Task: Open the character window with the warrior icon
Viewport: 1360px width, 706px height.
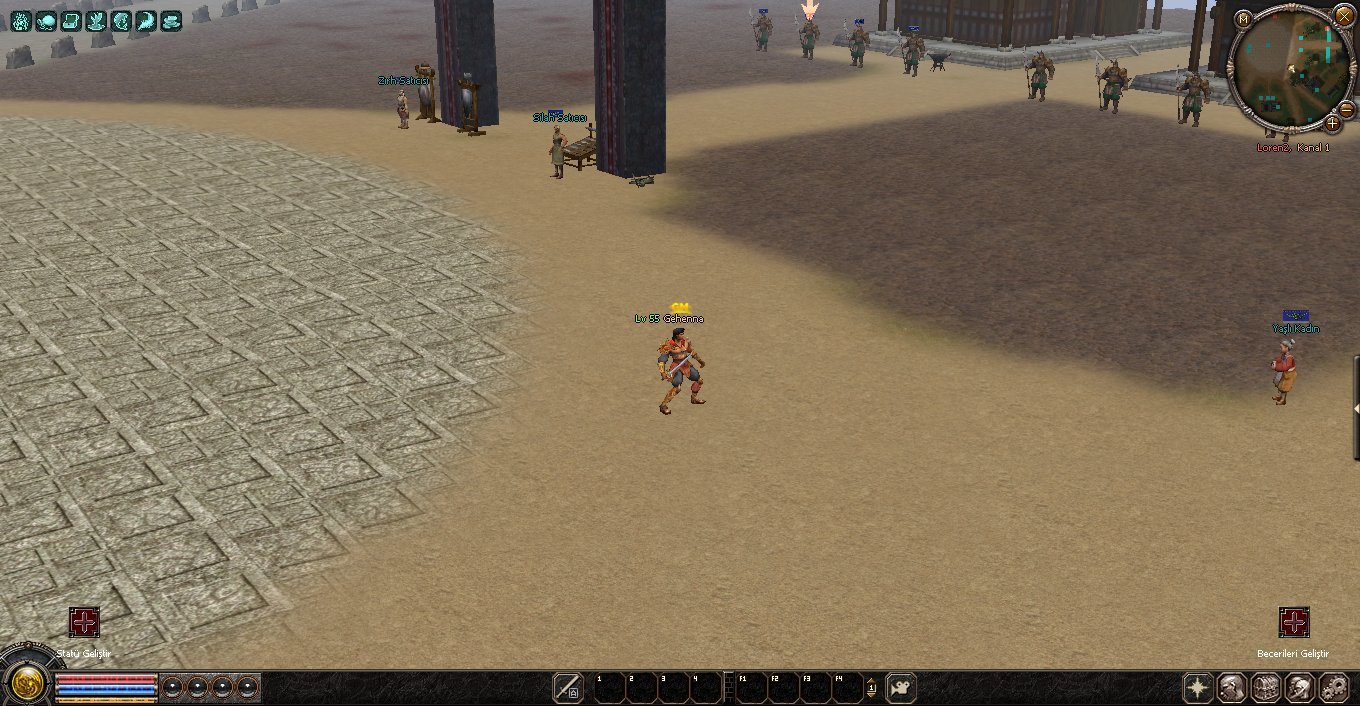Action: pyautogui.click(x=1232, y=687)
